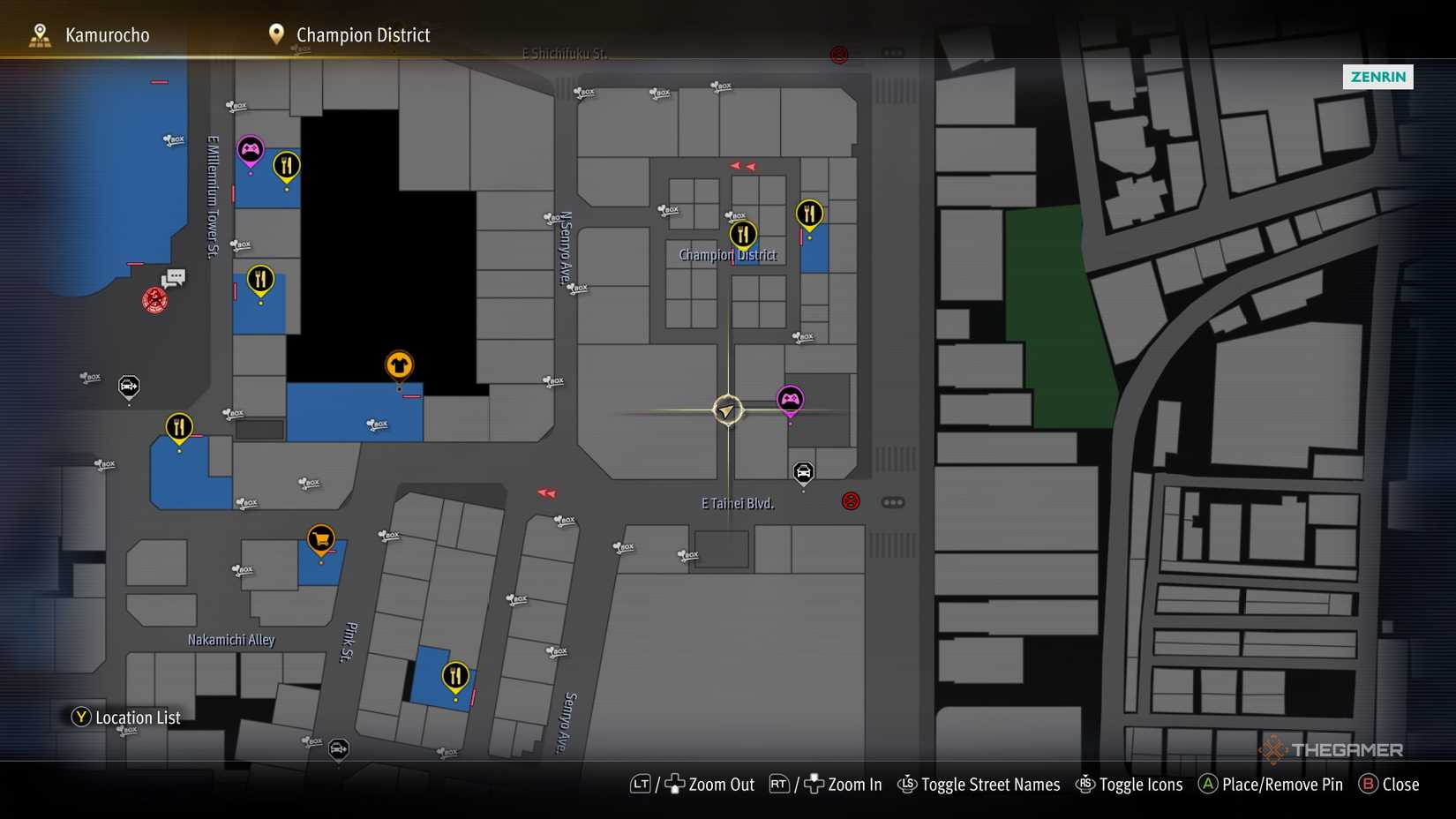Open the purple arcade icon near E Taihei Blvd
The image size is (1456, 819).
(790, 399)
